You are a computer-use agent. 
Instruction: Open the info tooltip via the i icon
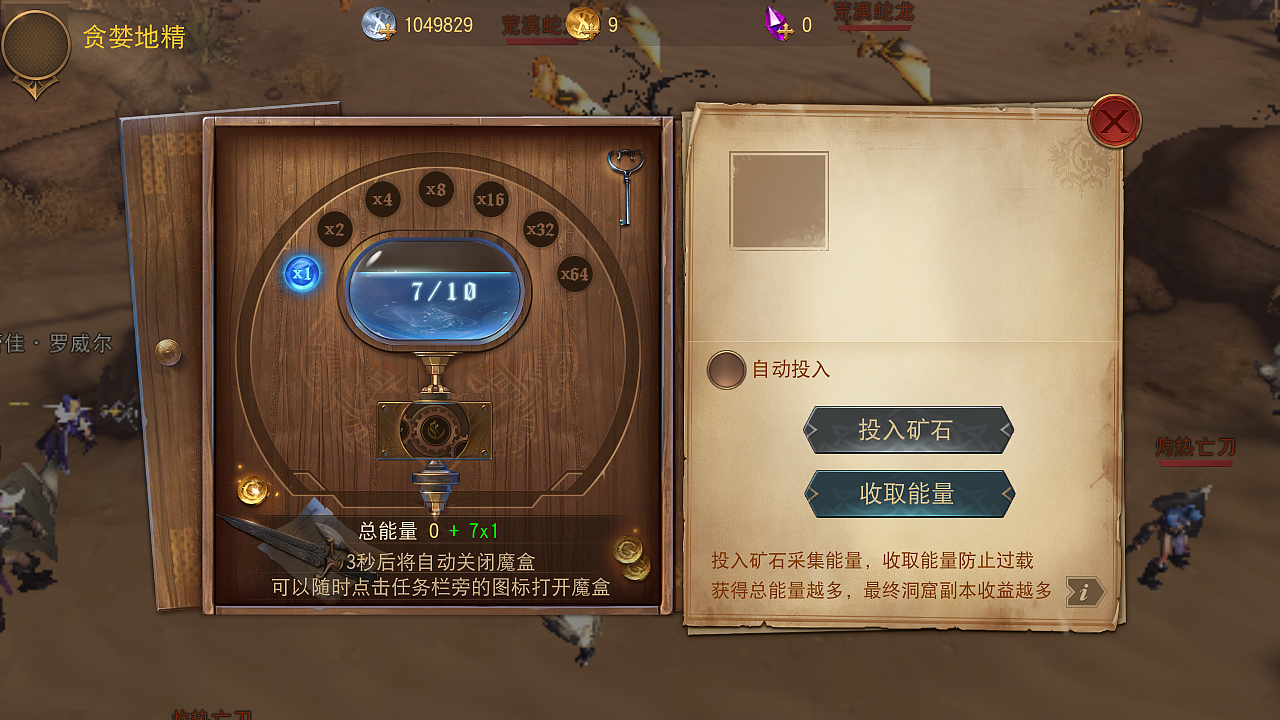coord(1087,592)
